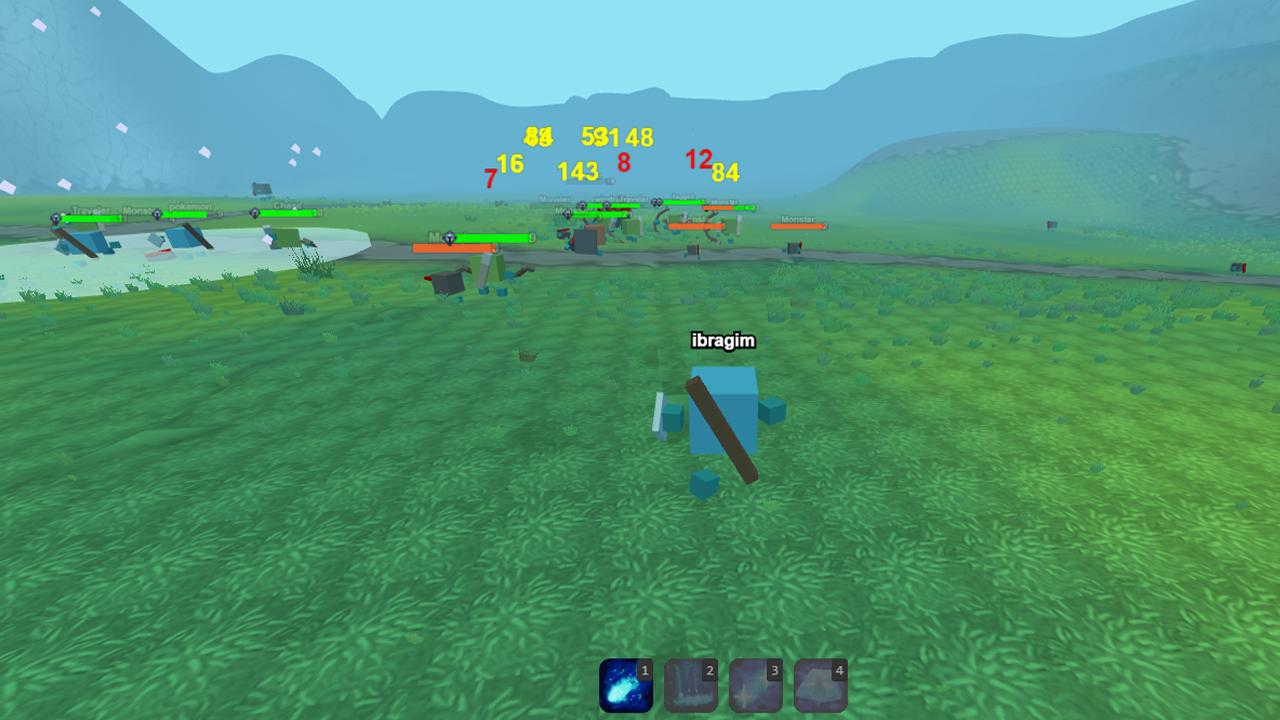Click the orange Monster health bar on the right
The image size is (1280, 720).
click(799, 225)
